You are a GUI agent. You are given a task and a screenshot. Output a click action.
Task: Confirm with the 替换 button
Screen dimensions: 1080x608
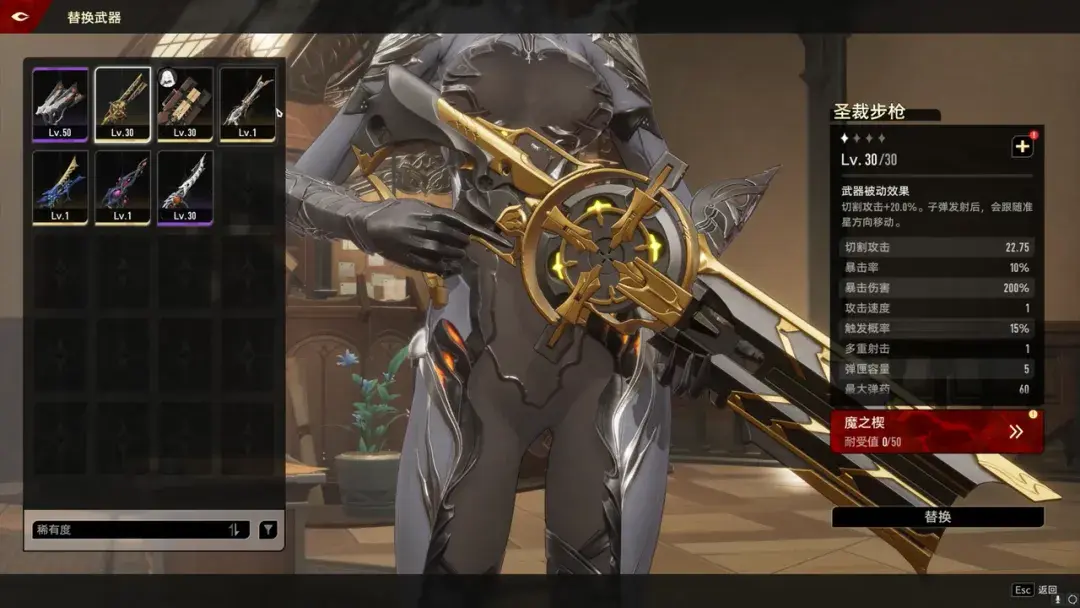coord(937,517)
